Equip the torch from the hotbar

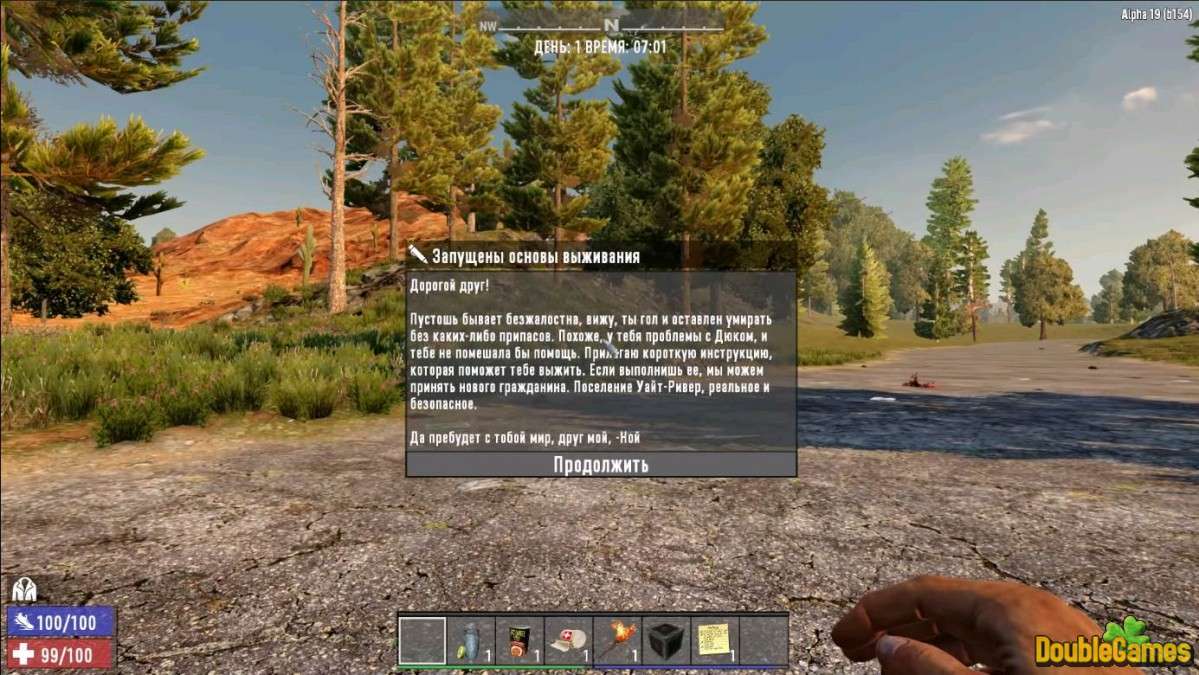(x=617, y=640)
